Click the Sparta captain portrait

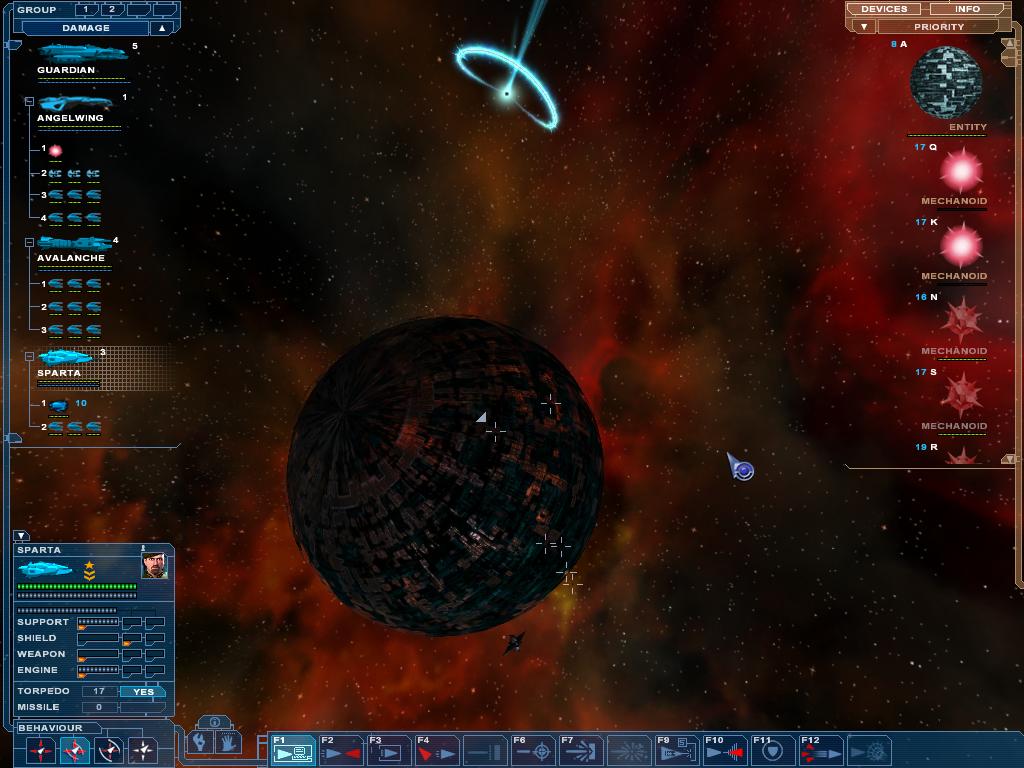pyautogui.click(x=154, y=566)
